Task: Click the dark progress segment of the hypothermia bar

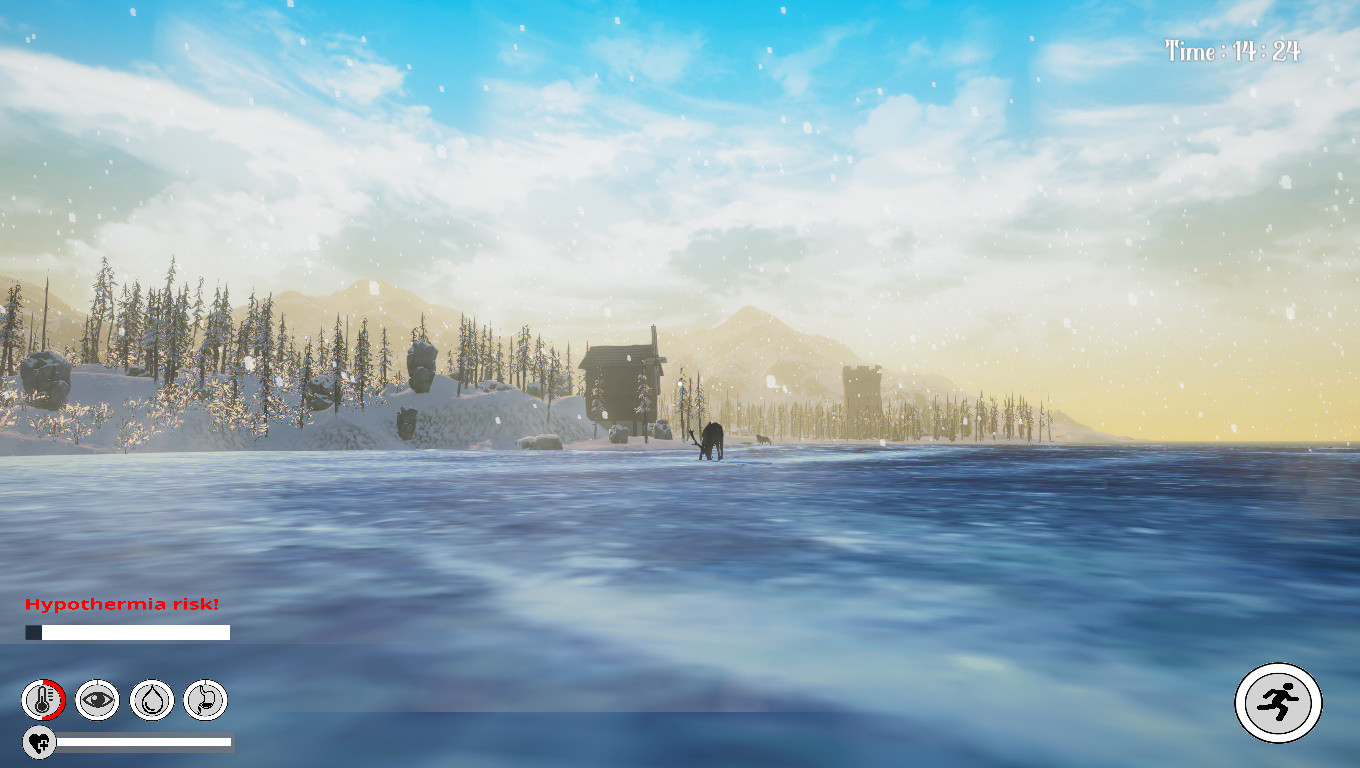Action: [35, 632]
